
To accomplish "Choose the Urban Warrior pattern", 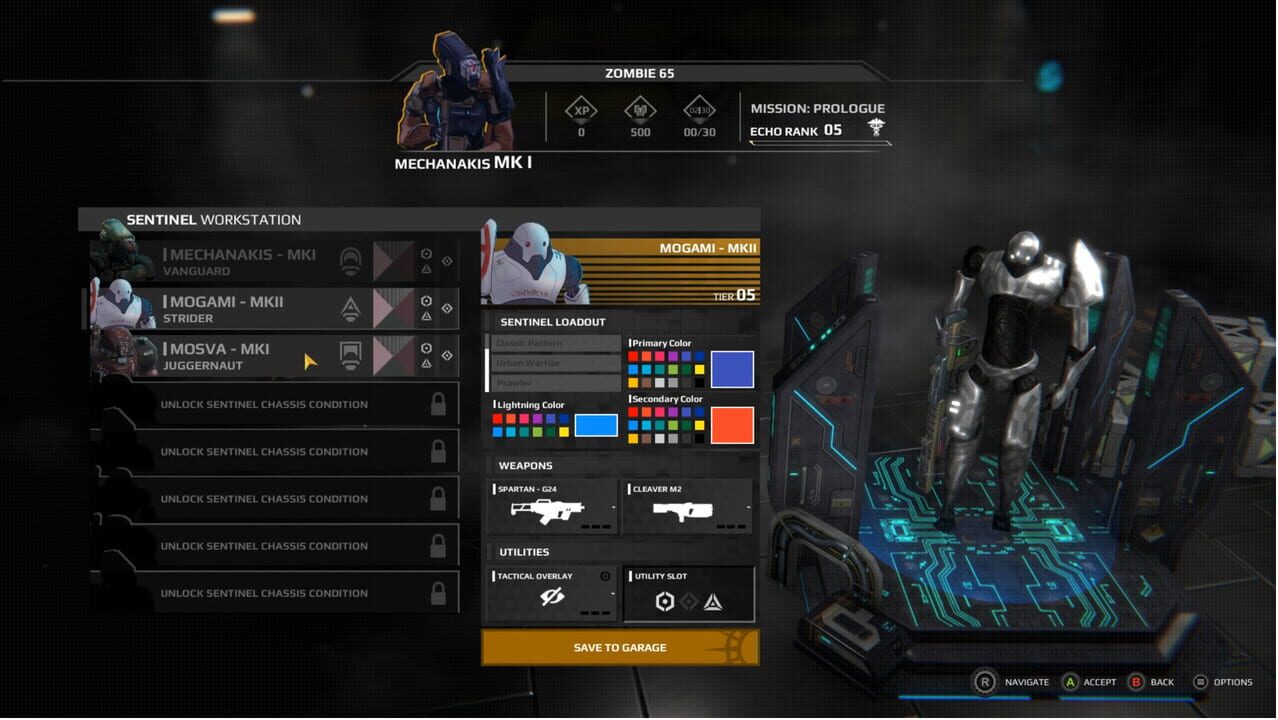I will 556,363.
